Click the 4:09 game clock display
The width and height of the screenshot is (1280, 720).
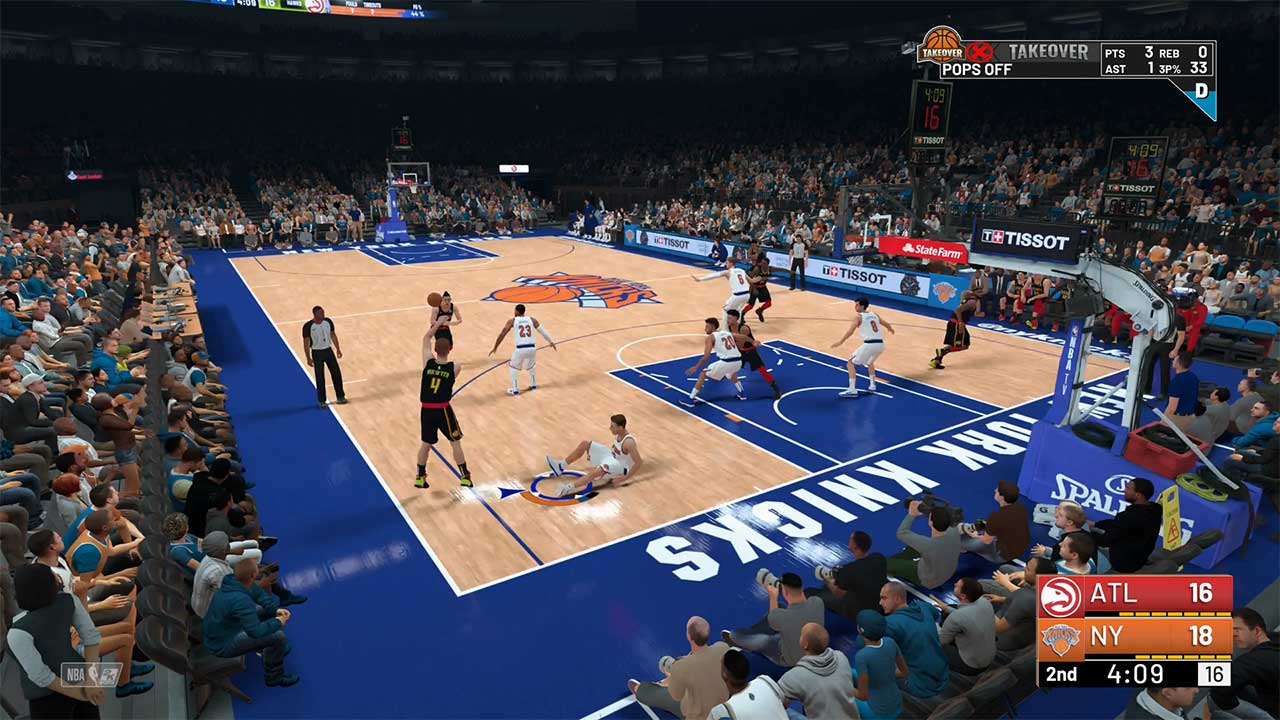[1135, 674]
